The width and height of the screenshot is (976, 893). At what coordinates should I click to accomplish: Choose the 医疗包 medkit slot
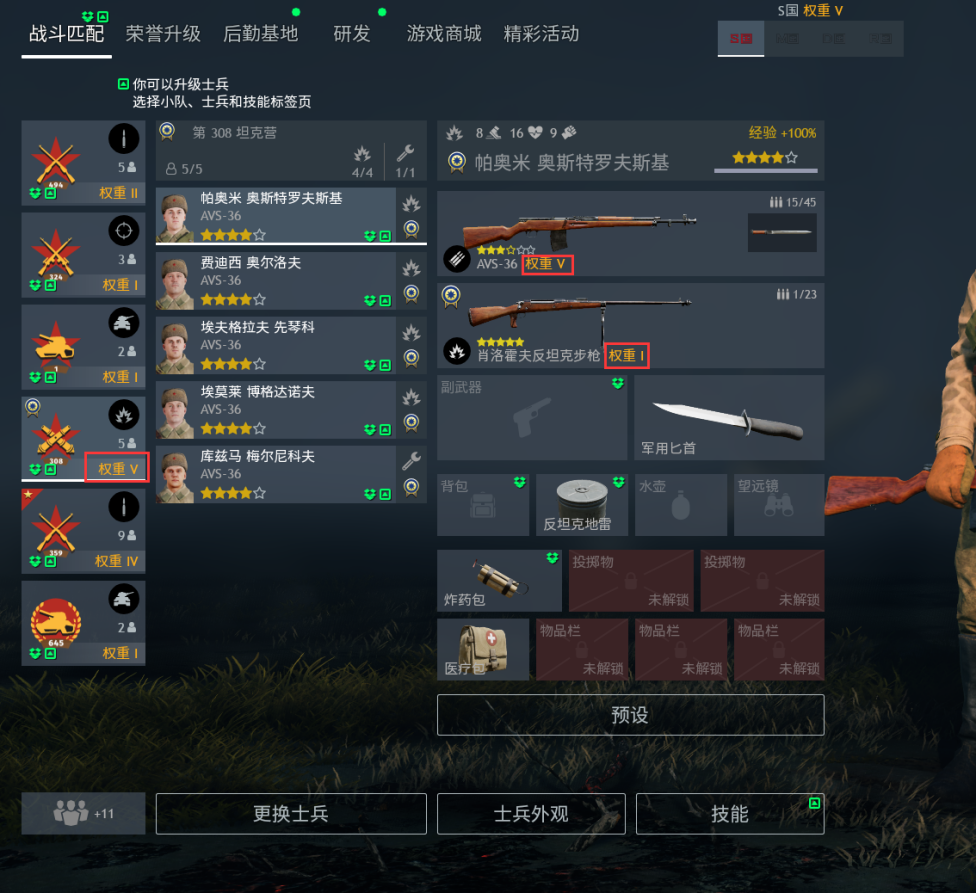point(483,649)
